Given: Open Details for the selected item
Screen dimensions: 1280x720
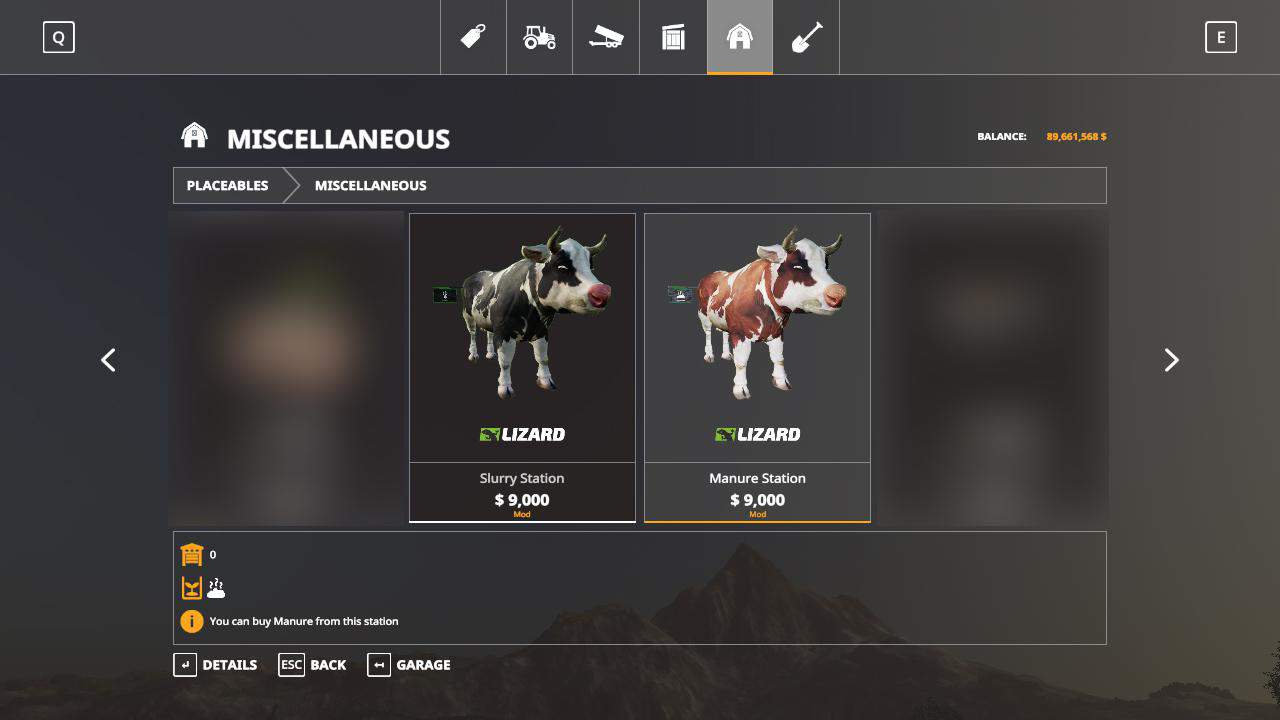Looking at the screenshot, I should point(215,665).
